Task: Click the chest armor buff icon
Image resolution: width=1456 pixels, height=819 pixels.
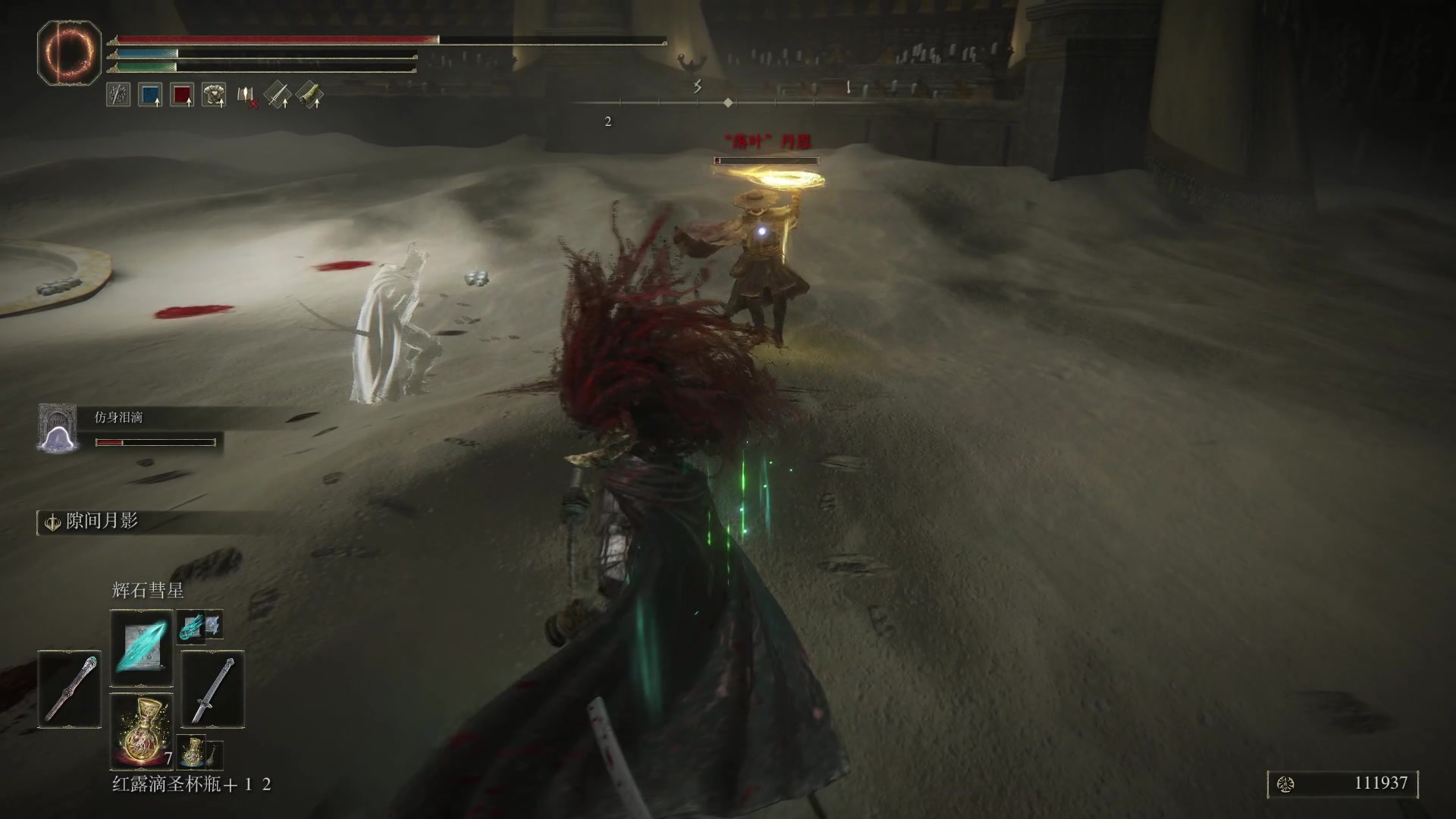Action: click(x=214, y=95)
